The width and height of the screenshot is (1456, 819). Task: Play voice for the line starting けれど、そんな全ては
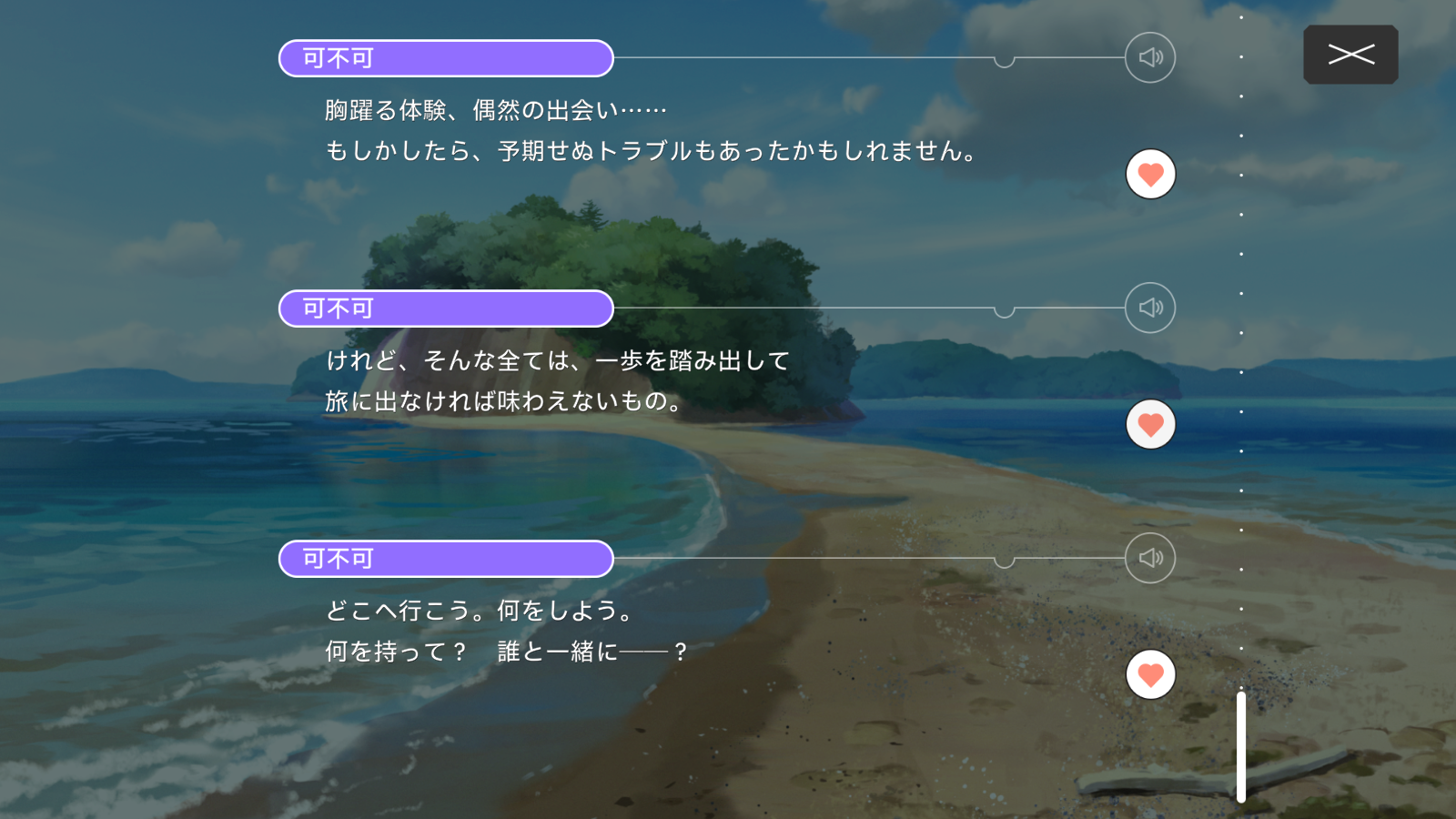tap(1150, 308)
